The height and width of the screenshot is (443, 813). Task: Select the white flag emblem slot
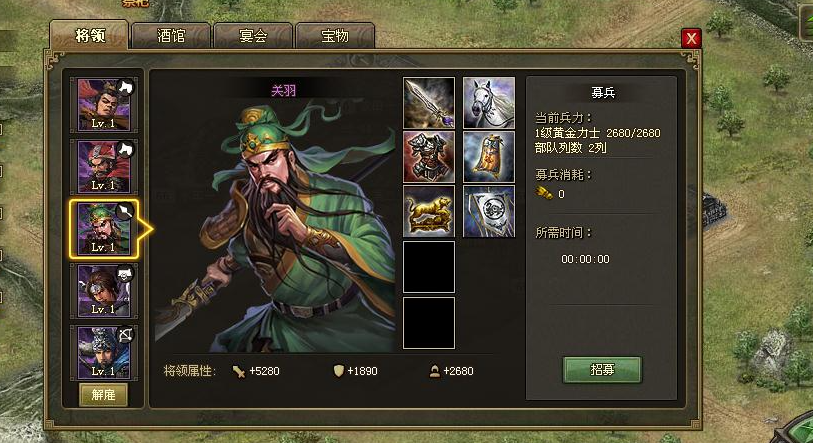coord(489,211)
